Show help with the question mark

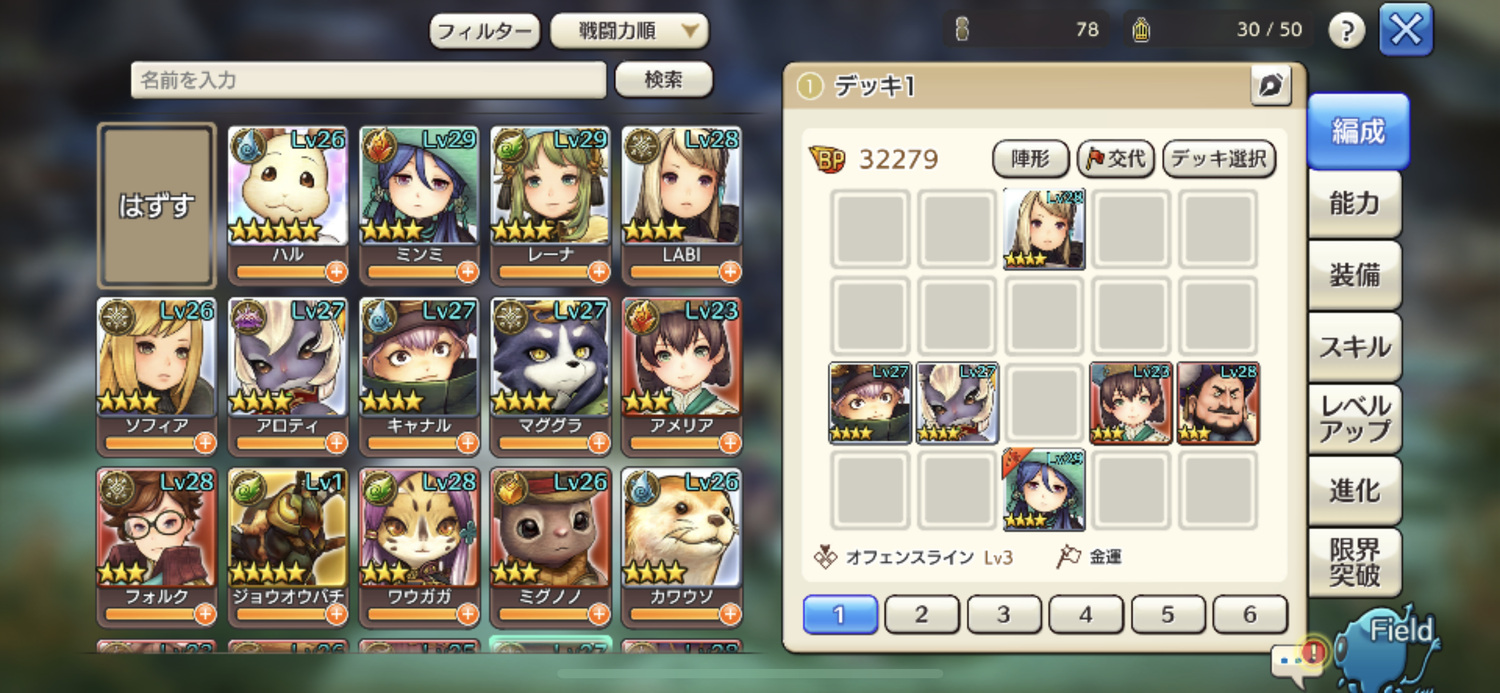click(x=1346, y=31)
